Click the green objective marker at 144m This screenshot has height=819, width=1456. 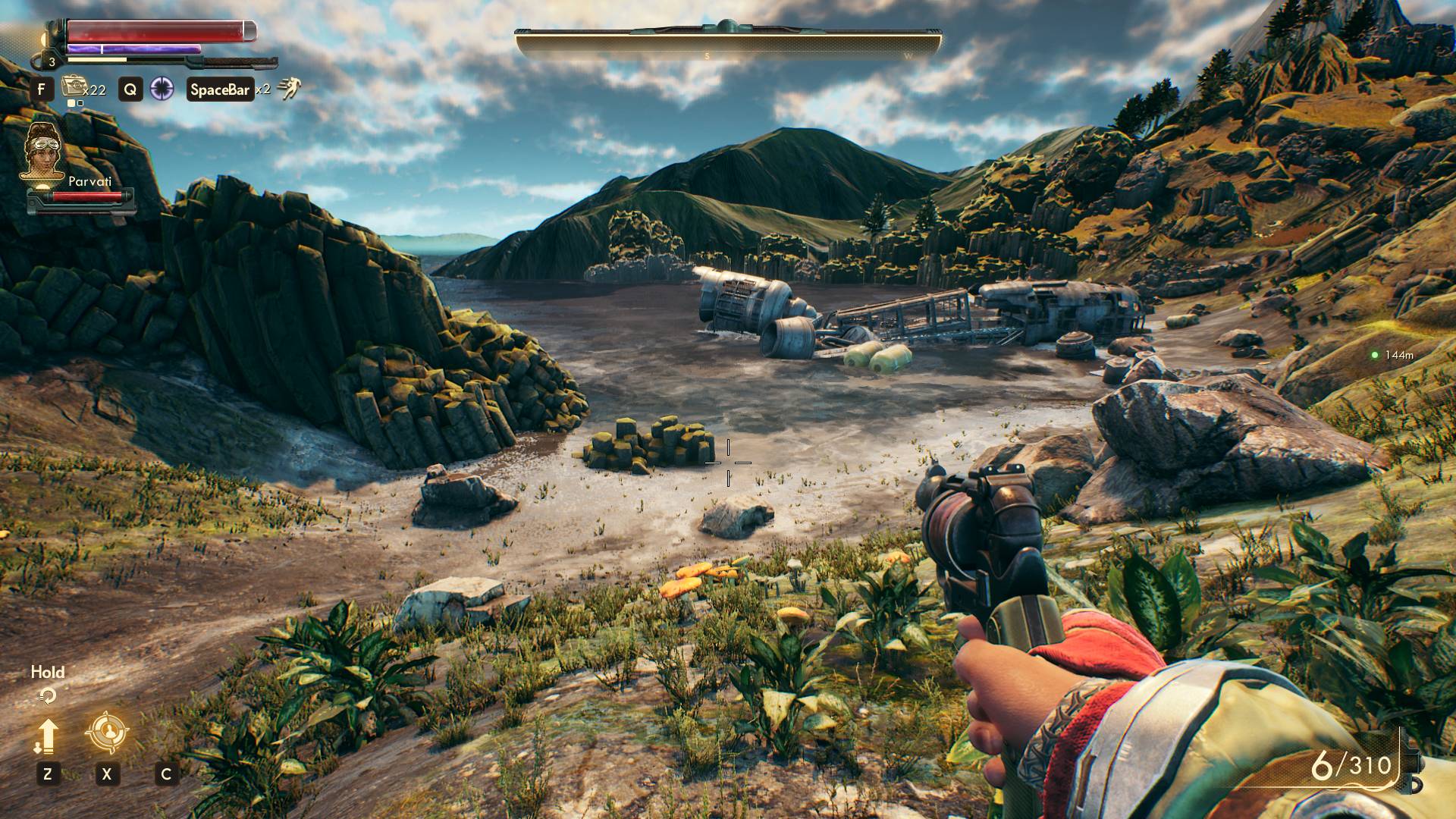click(1374, 355)
